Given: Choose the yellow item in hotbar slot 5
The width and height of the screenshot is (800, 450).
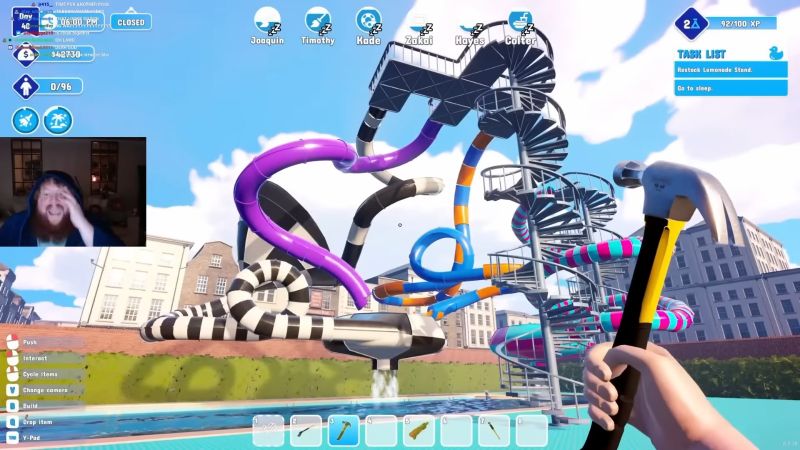Looking at the screenshot, I should (419, 431).
